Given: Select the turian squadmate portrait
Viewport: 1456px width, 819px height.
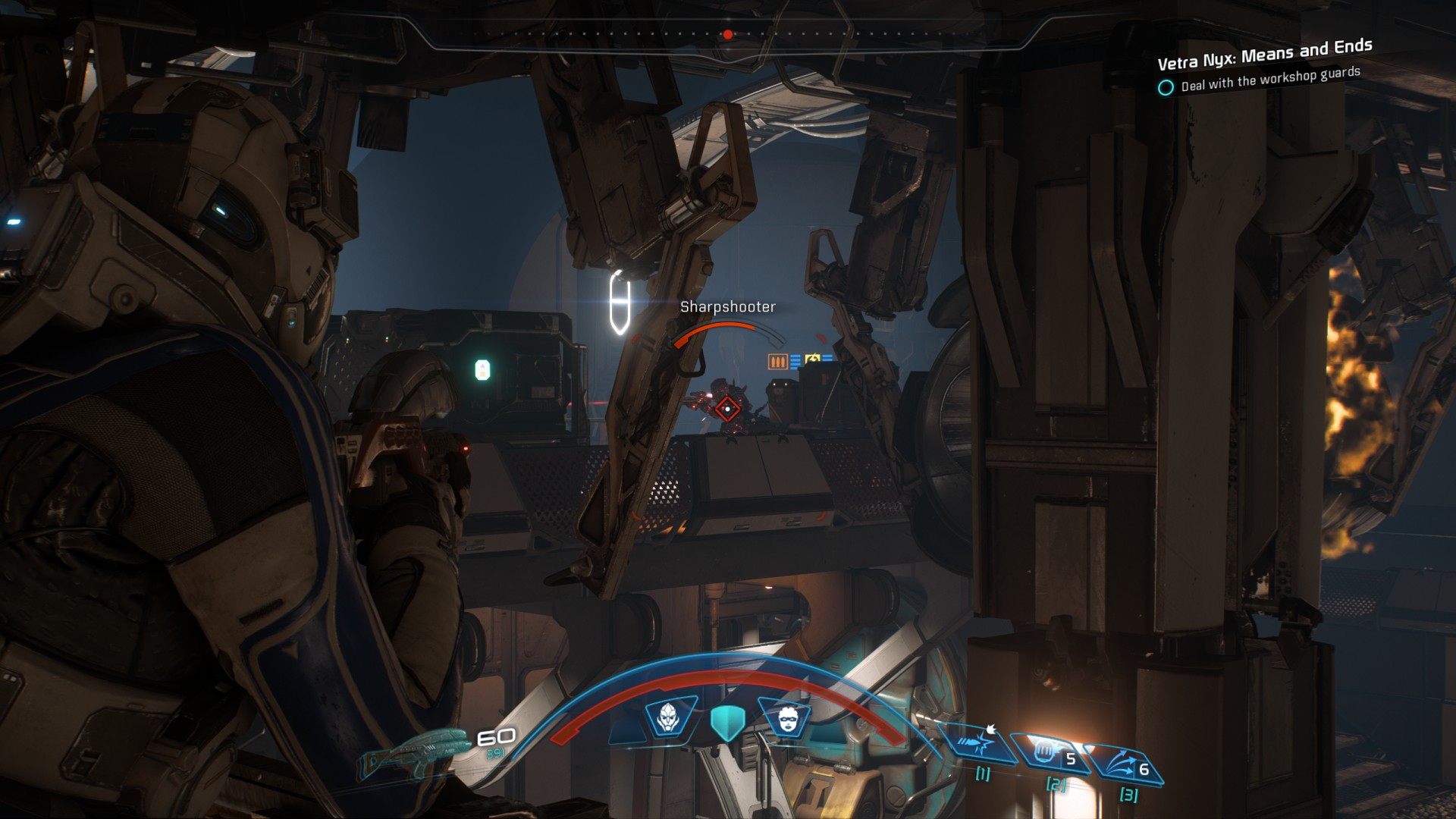Looking at the screenshot, I should point(668,717).
